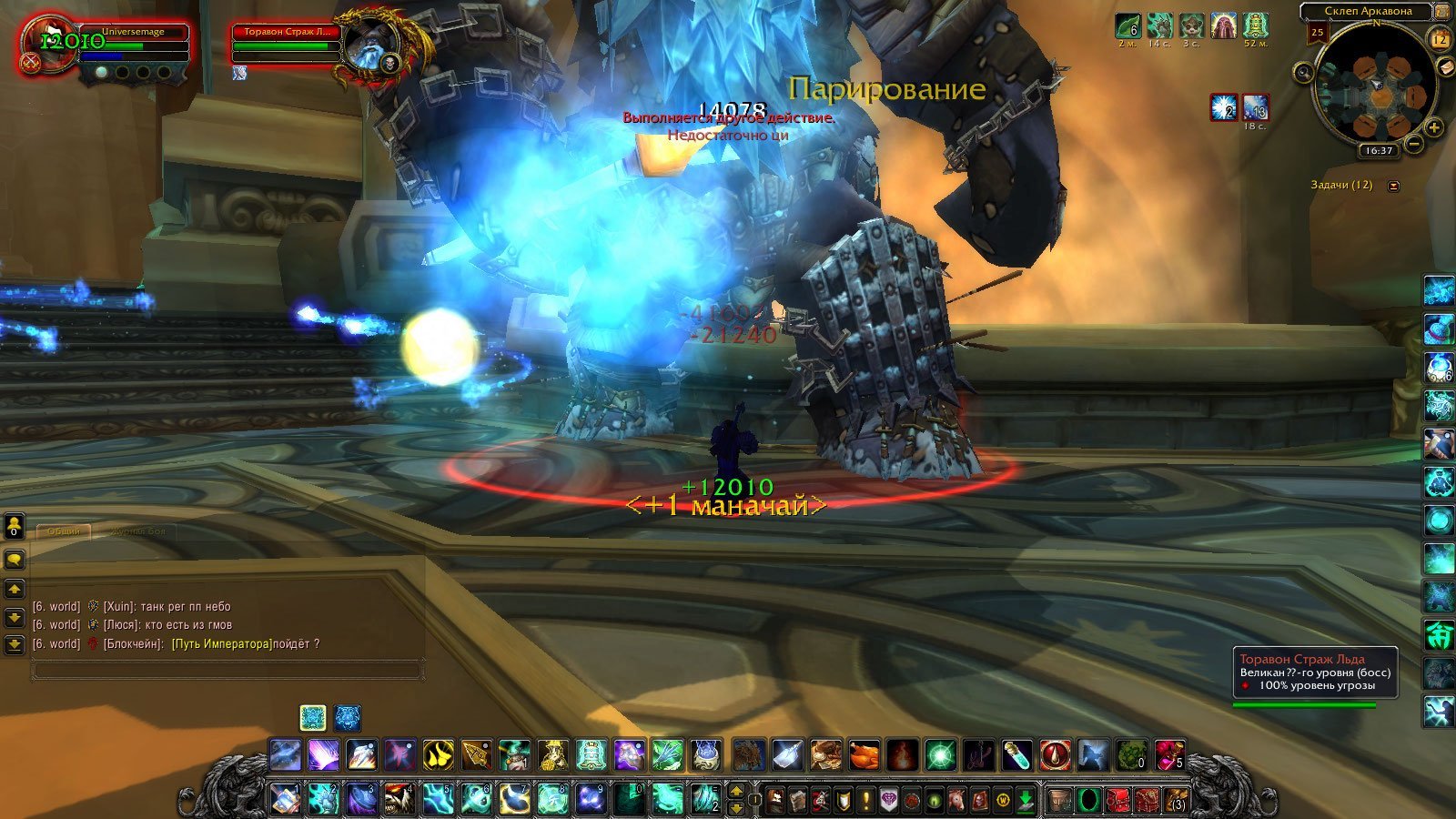Click the clock showing 16:37
Viewport: 1456px width, 819px height.
coord(1379,150)
